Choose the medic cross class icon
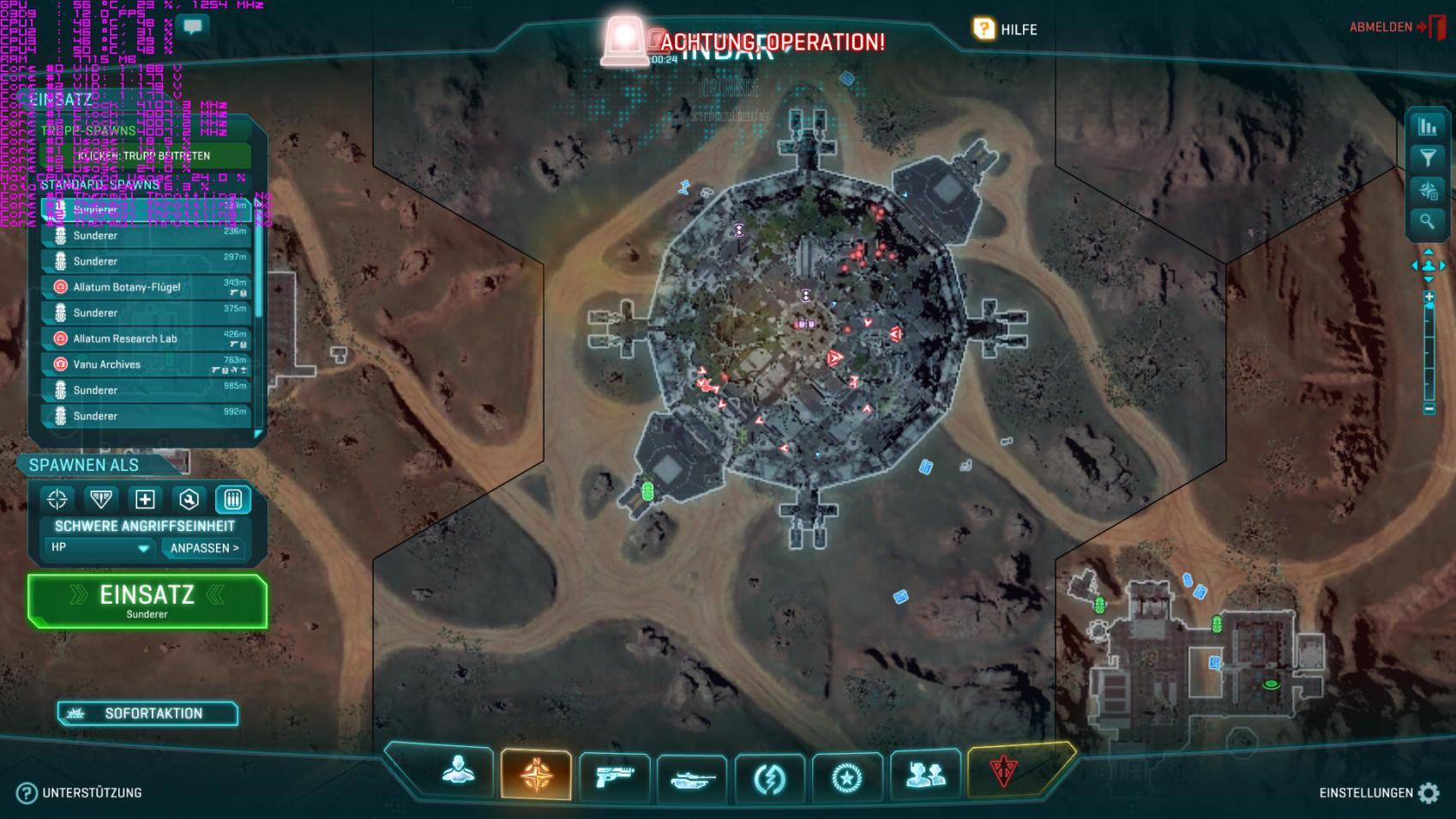 (145, 499)
